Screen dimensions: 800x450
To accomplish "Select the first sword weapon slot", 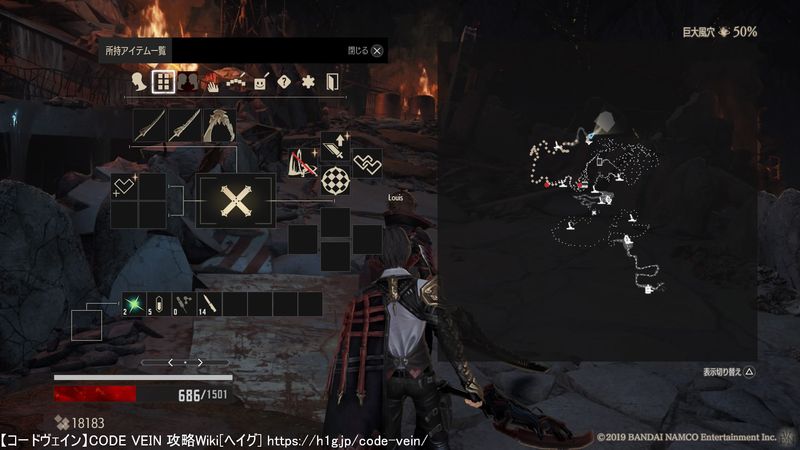I will click(x=149, y=126).
